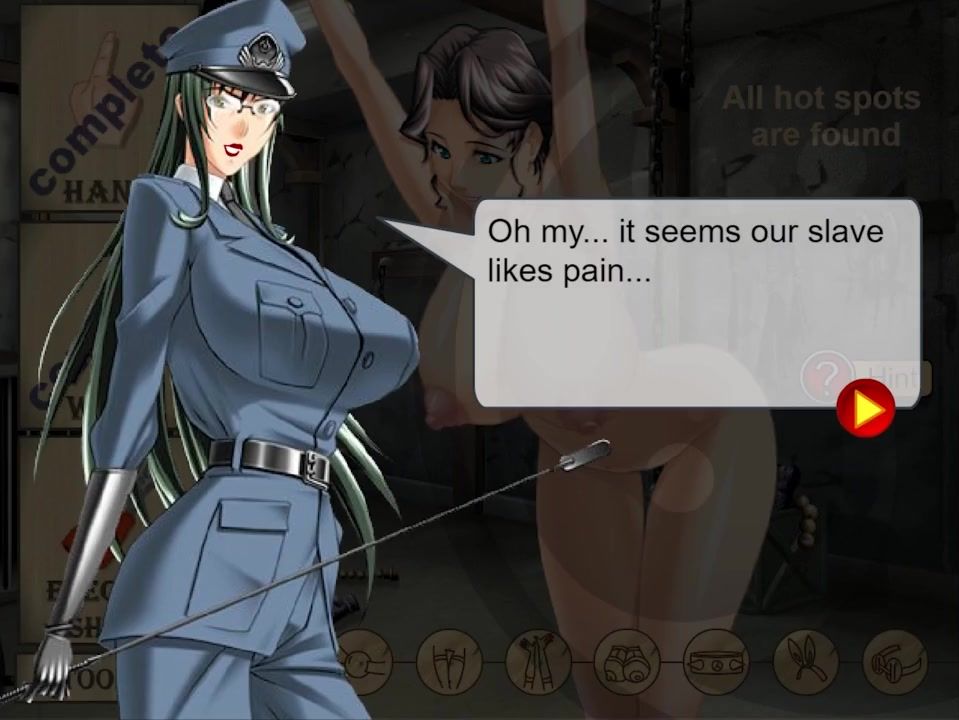Pick the handcuffs tool icon
The image size is (959, 720).
894,662
